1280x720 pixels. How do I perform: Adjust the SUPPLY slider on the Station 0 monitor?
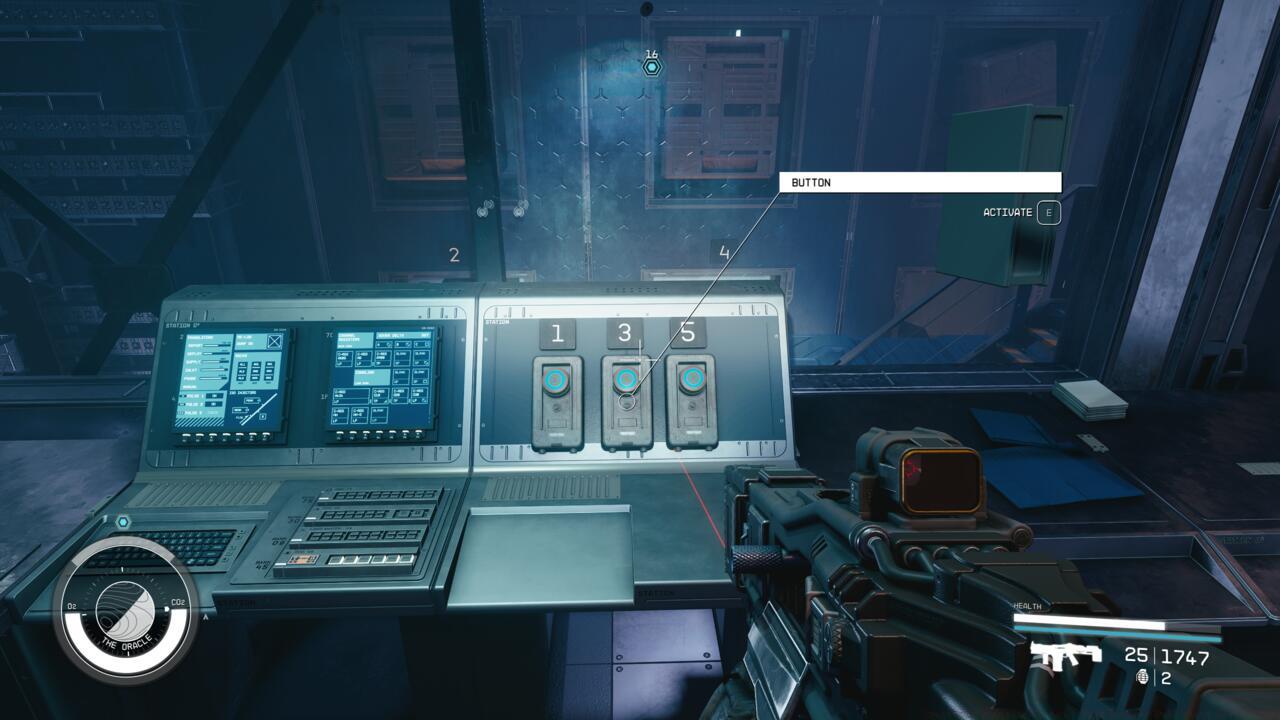(x=213, y=362)
